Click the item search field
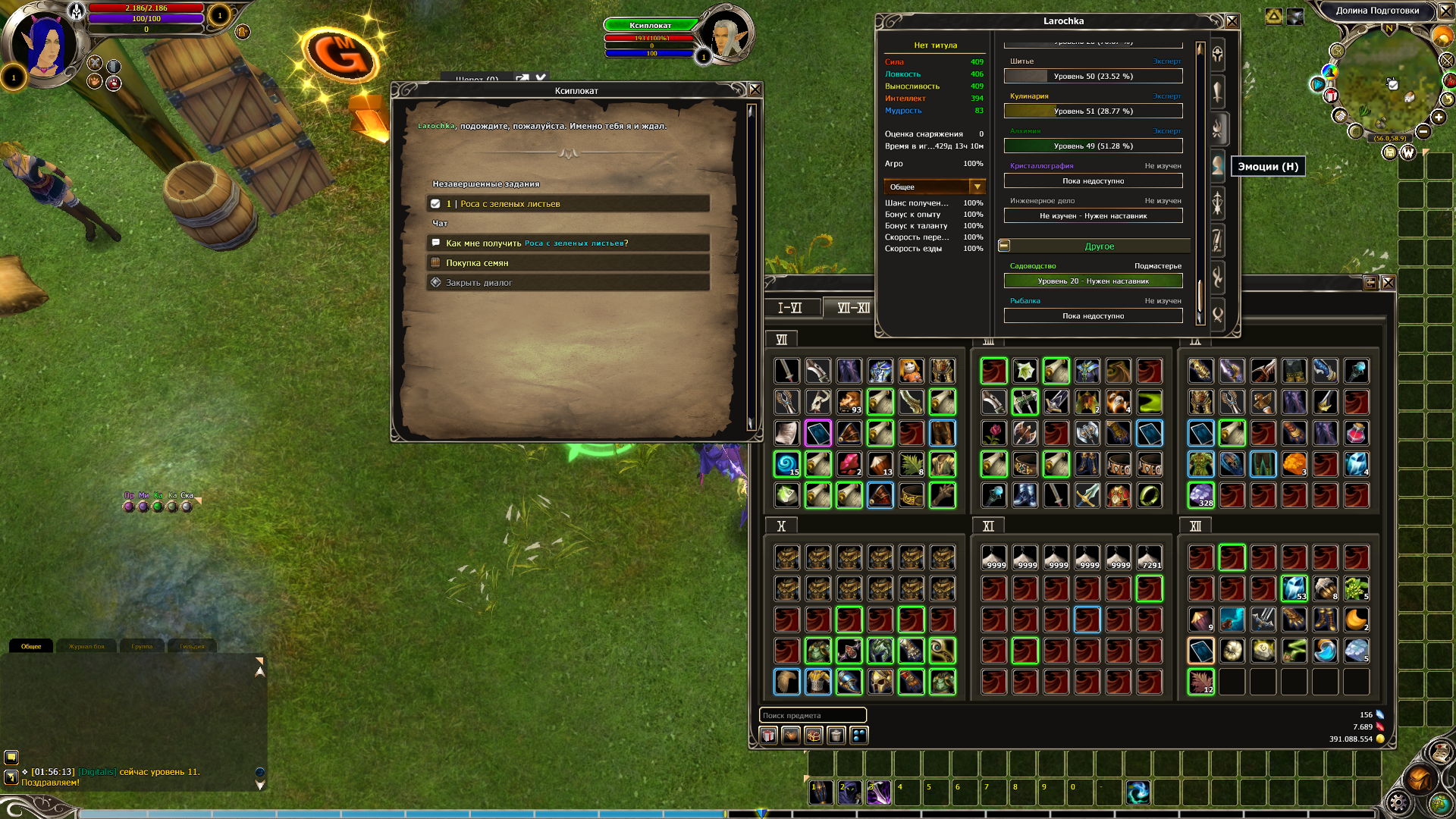 pyautogui.click(x=812, y=715)
